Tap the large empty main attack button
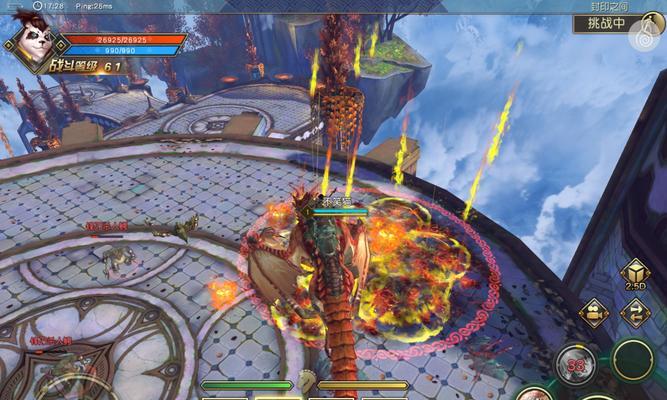This screenshot has width=667, height=400. click(633, 360)
